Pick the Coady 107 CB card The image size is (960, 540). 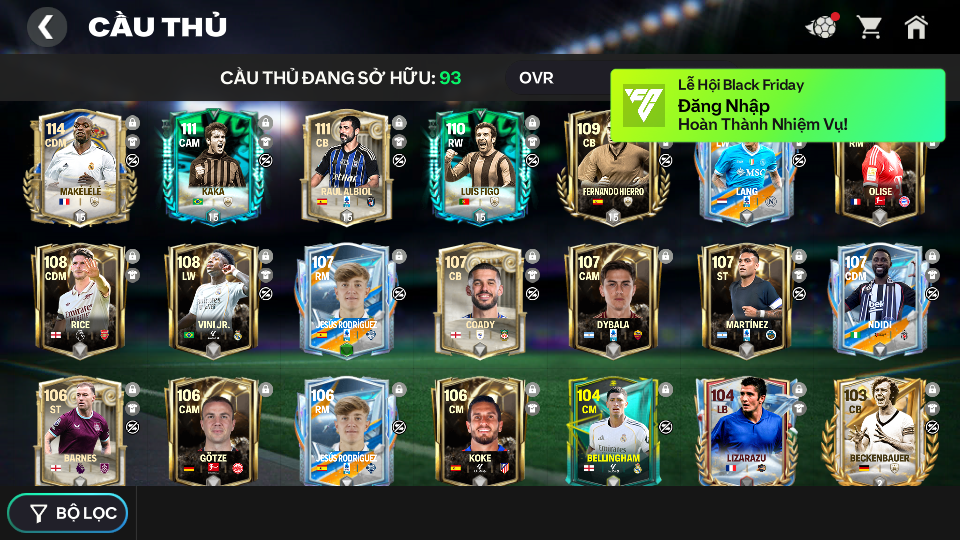coord(479,300)
